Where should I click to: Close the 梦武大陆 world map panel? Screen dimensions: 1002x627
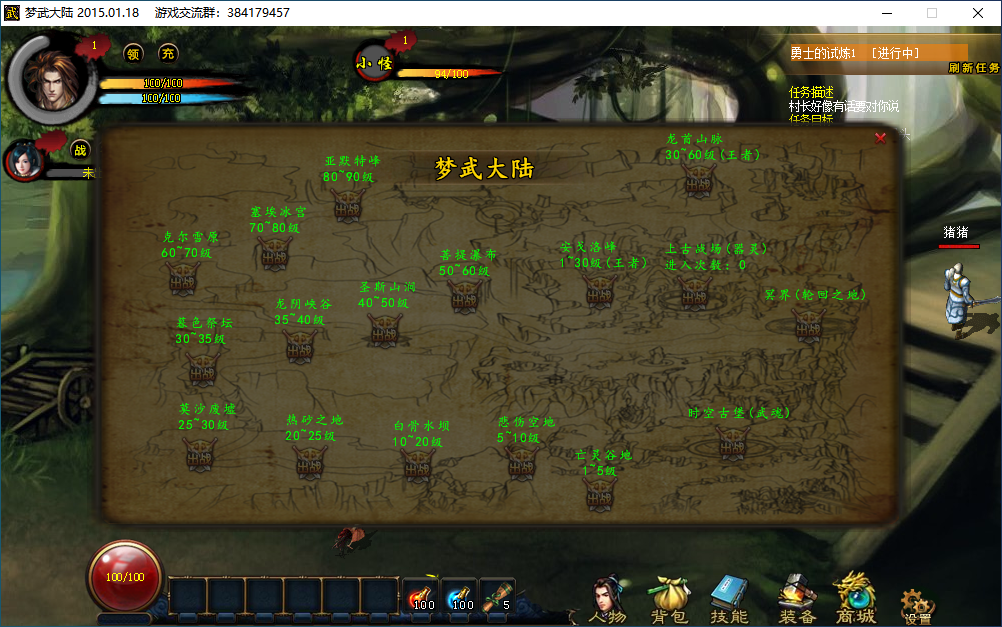pos(880,138)
